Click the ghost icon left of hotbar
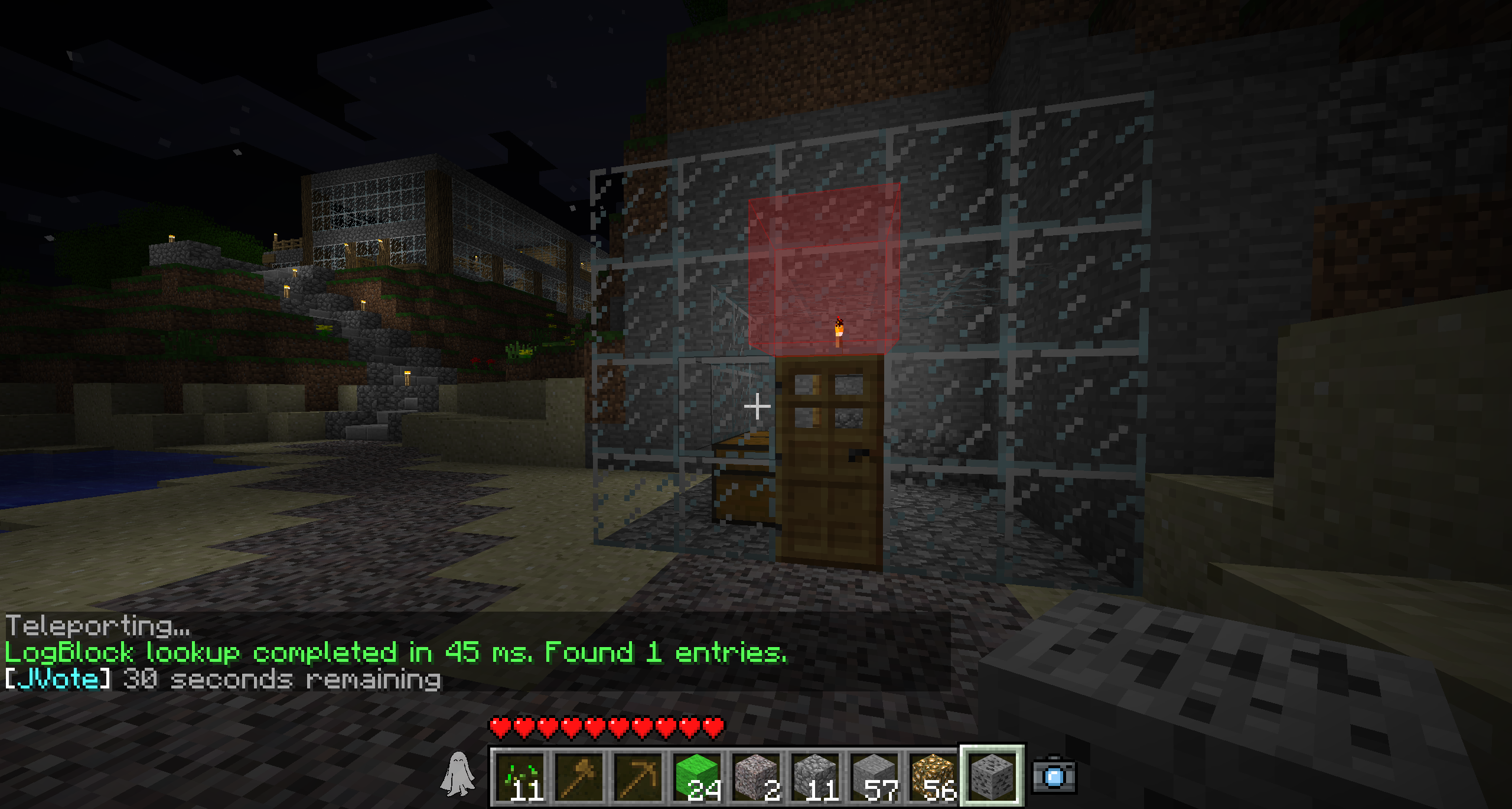Image resolution: width=1512 pixels, height=809 pixels. (x=457, y=774)
